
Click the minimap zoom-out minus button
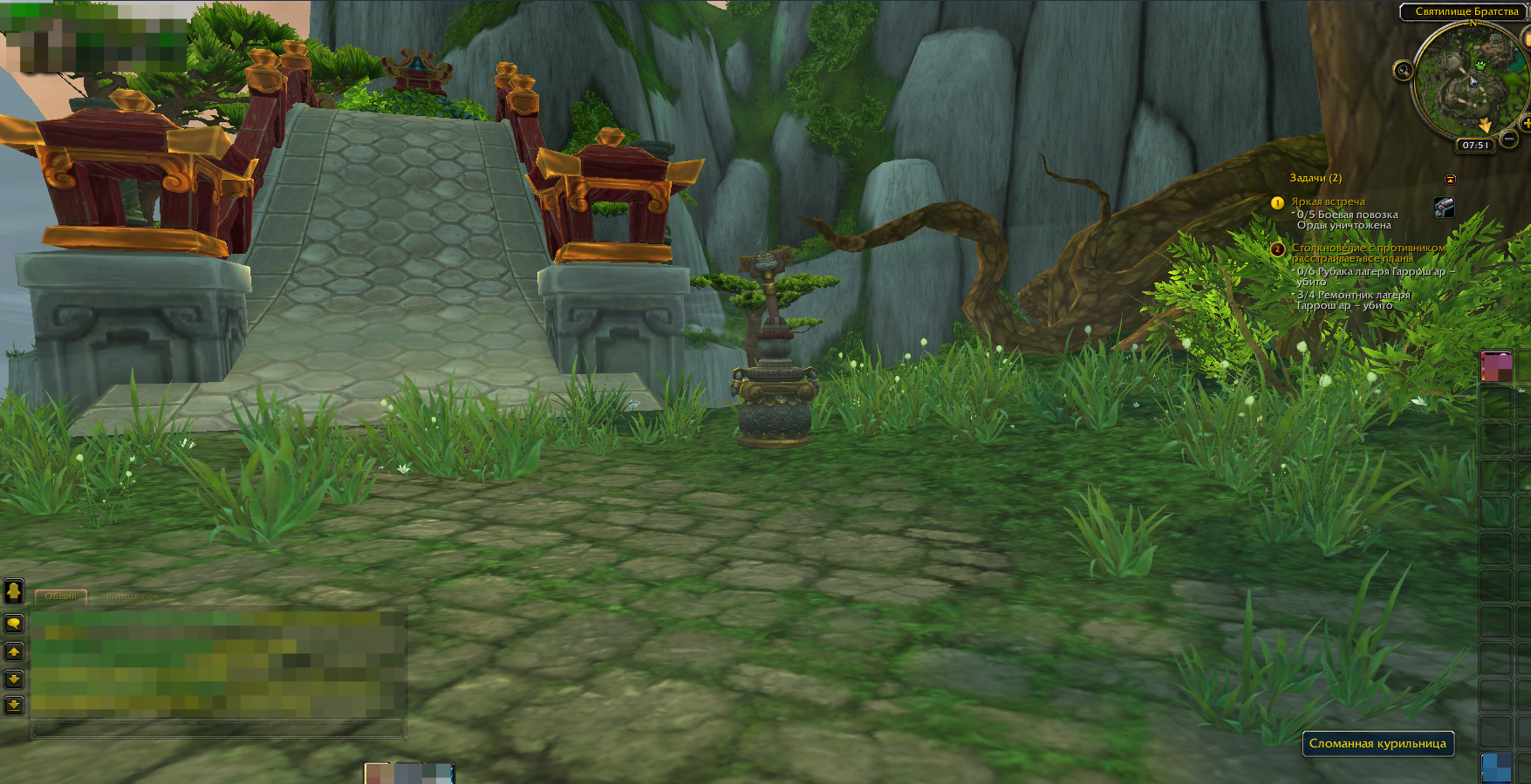coord(1509,139)
